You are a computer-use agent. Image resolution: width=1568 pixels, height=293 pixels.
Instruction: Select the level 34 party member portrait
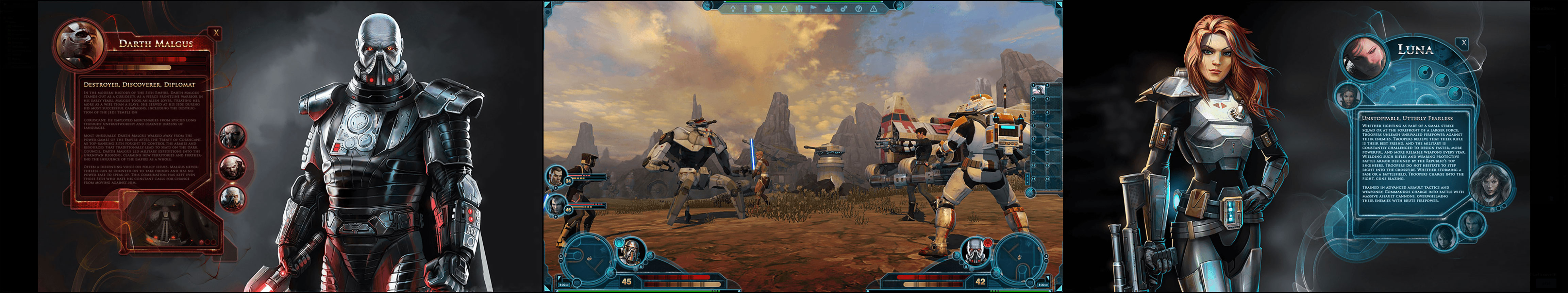[556, 176]
